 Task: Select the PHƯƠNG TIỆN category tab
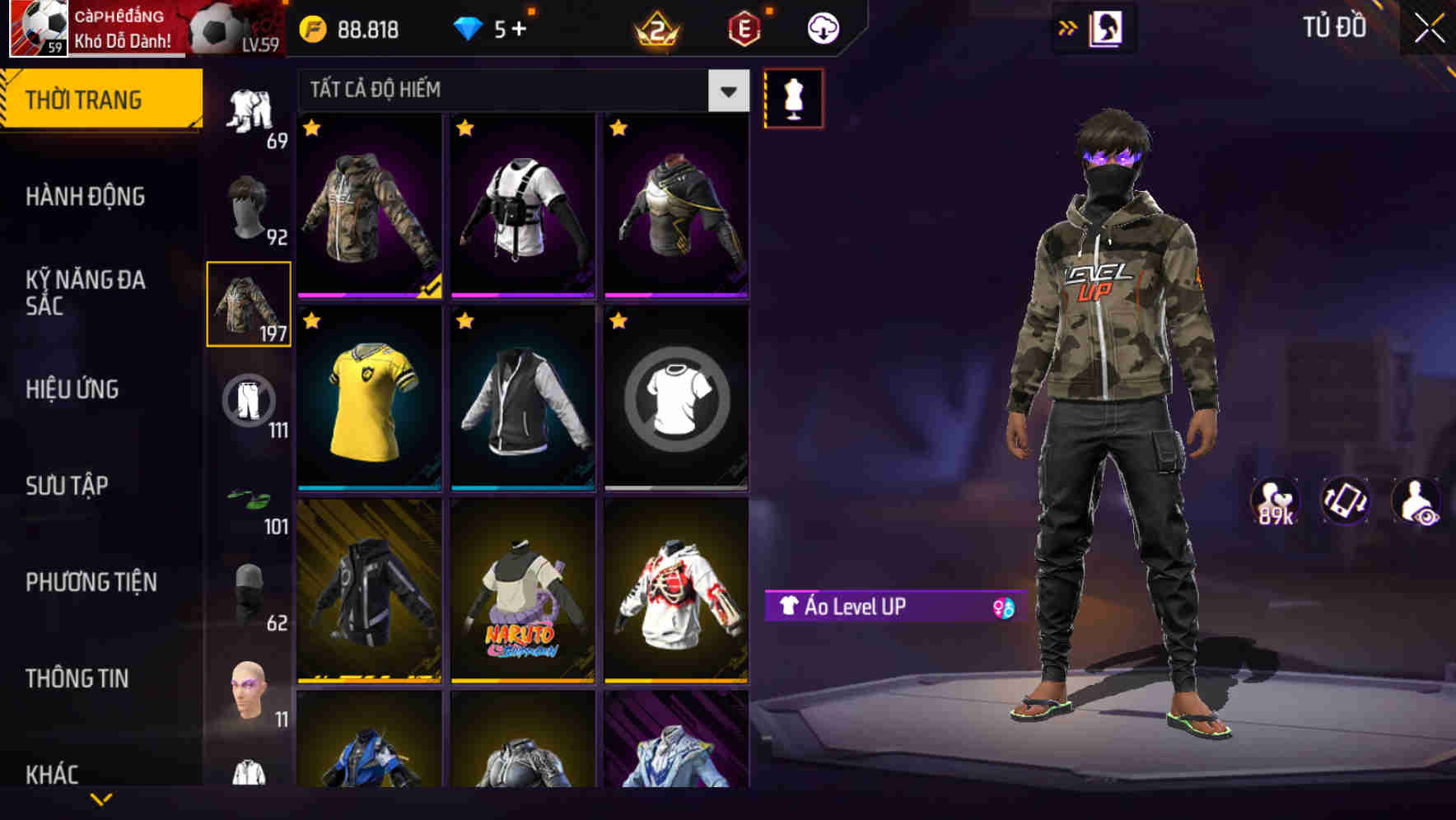(91, 581)
